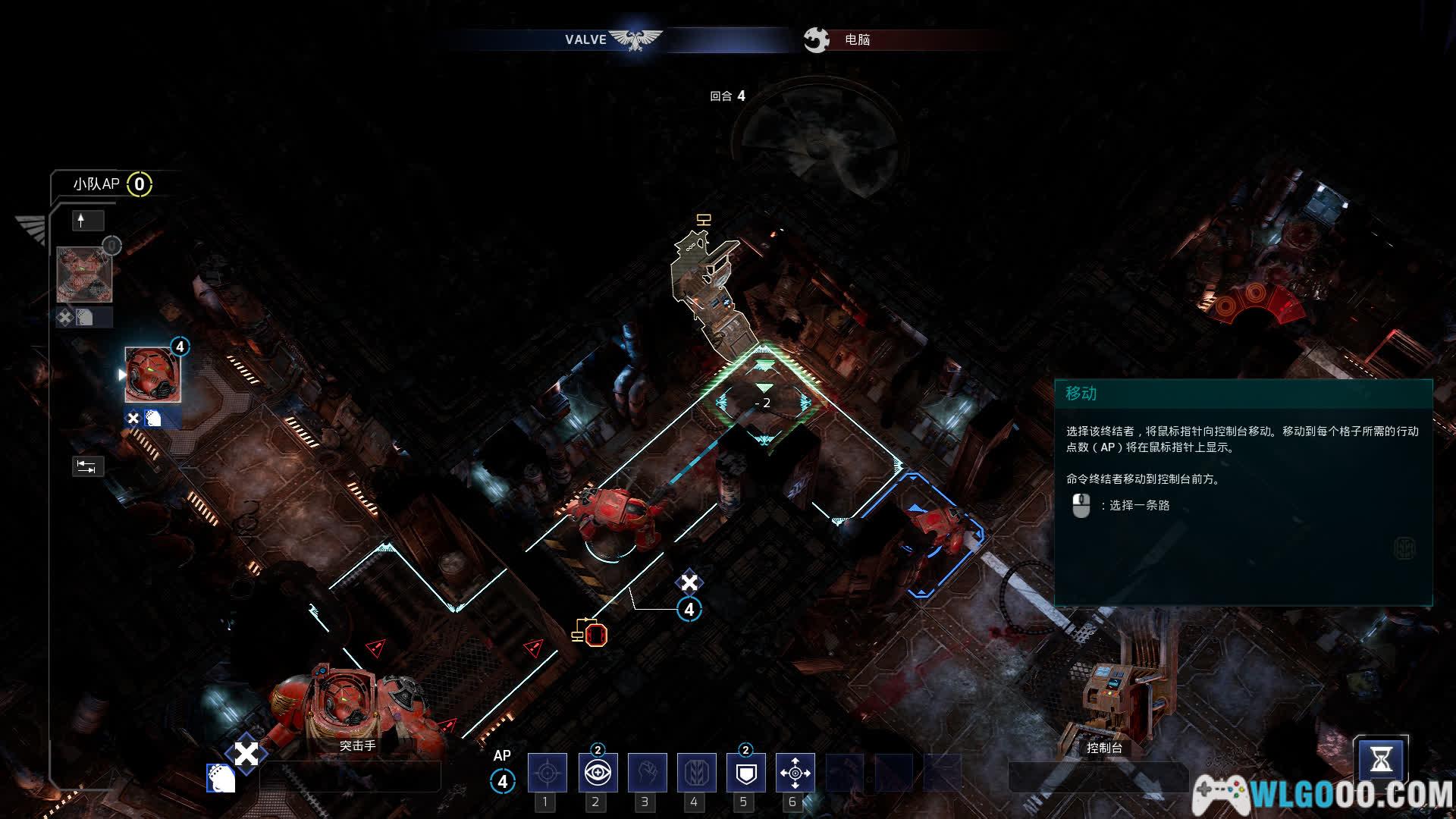Select the active red-helmet terminator portrait
The image size is (1456, 819).
[152, 375]
